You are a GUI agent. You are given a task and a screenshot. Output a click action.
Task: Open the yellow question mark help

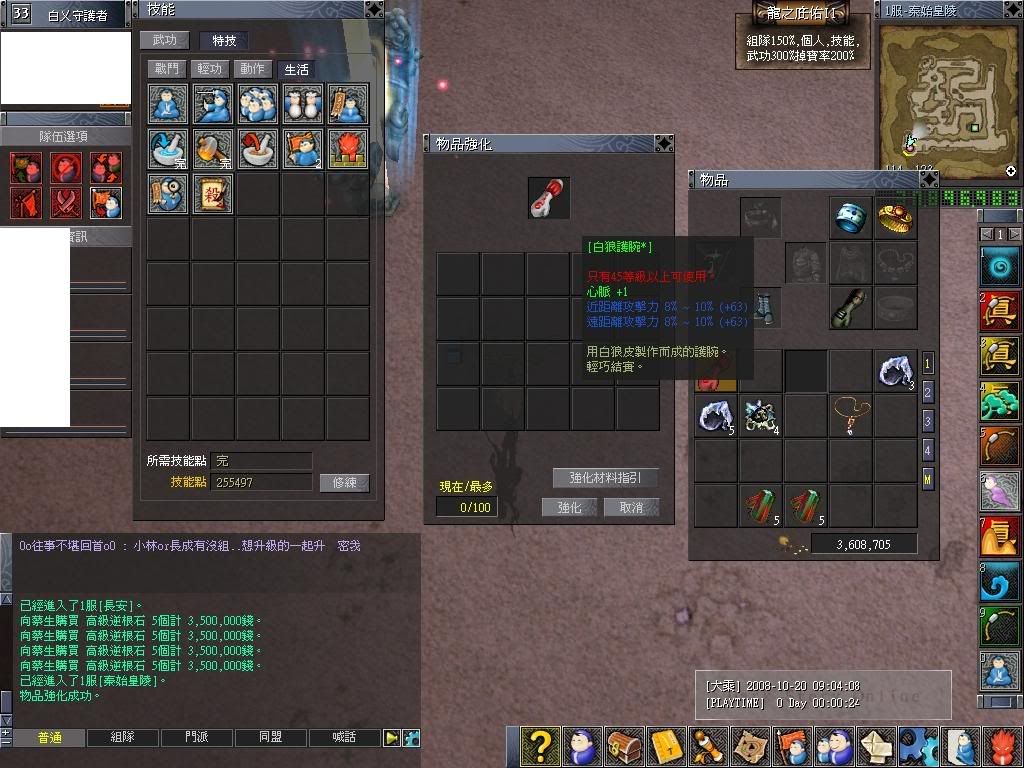pyautogui.click(x=540, y=747)
